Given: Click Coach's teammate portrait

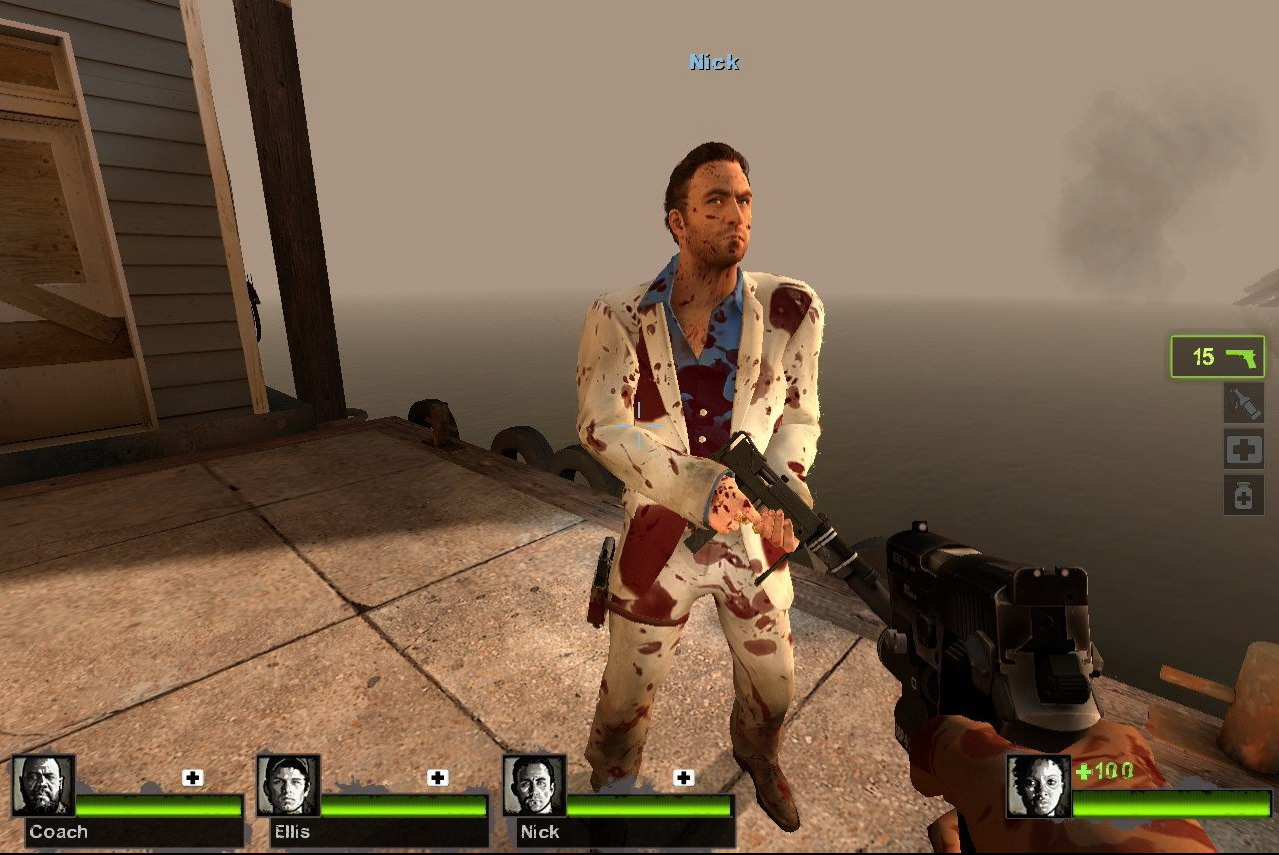Looking at the screenshot, I should (x=43, y=785).
